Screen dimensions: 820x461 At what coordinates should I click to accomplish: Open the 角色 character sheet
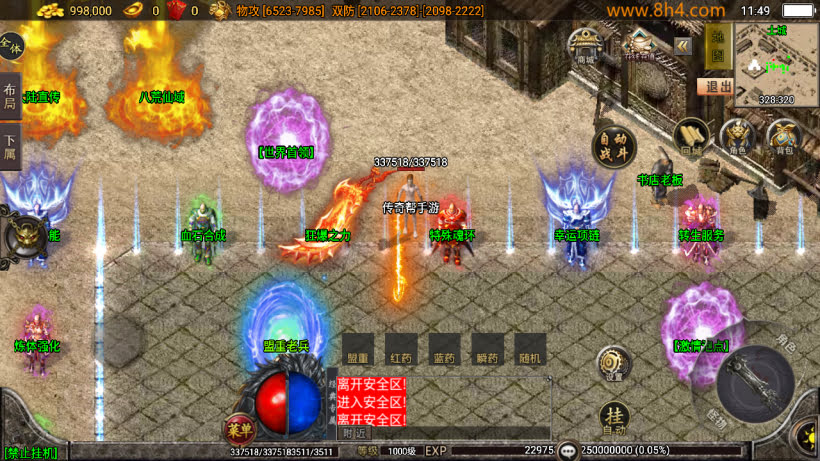point(738,137)
